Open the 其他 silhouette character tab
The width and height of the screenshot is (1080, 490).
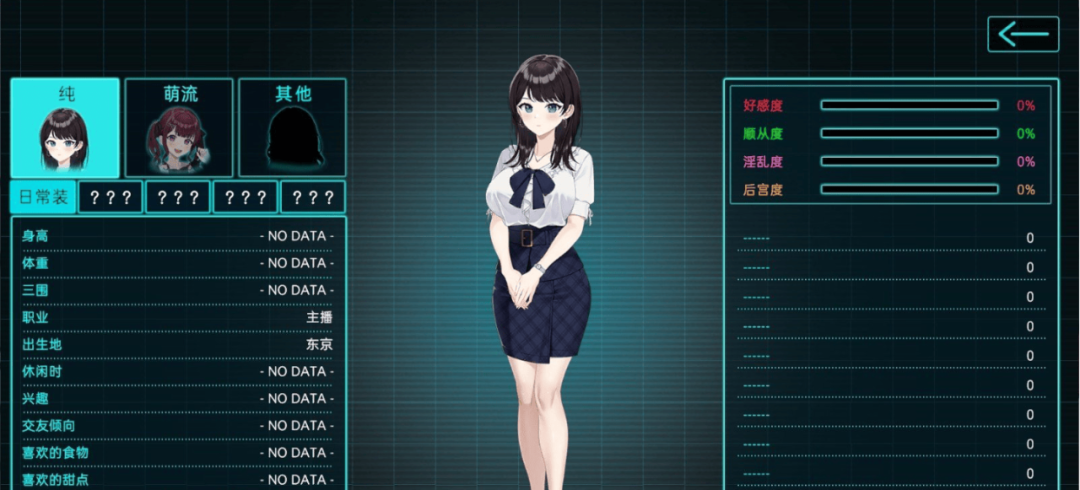pyautogui.click(x=292, y=128)
